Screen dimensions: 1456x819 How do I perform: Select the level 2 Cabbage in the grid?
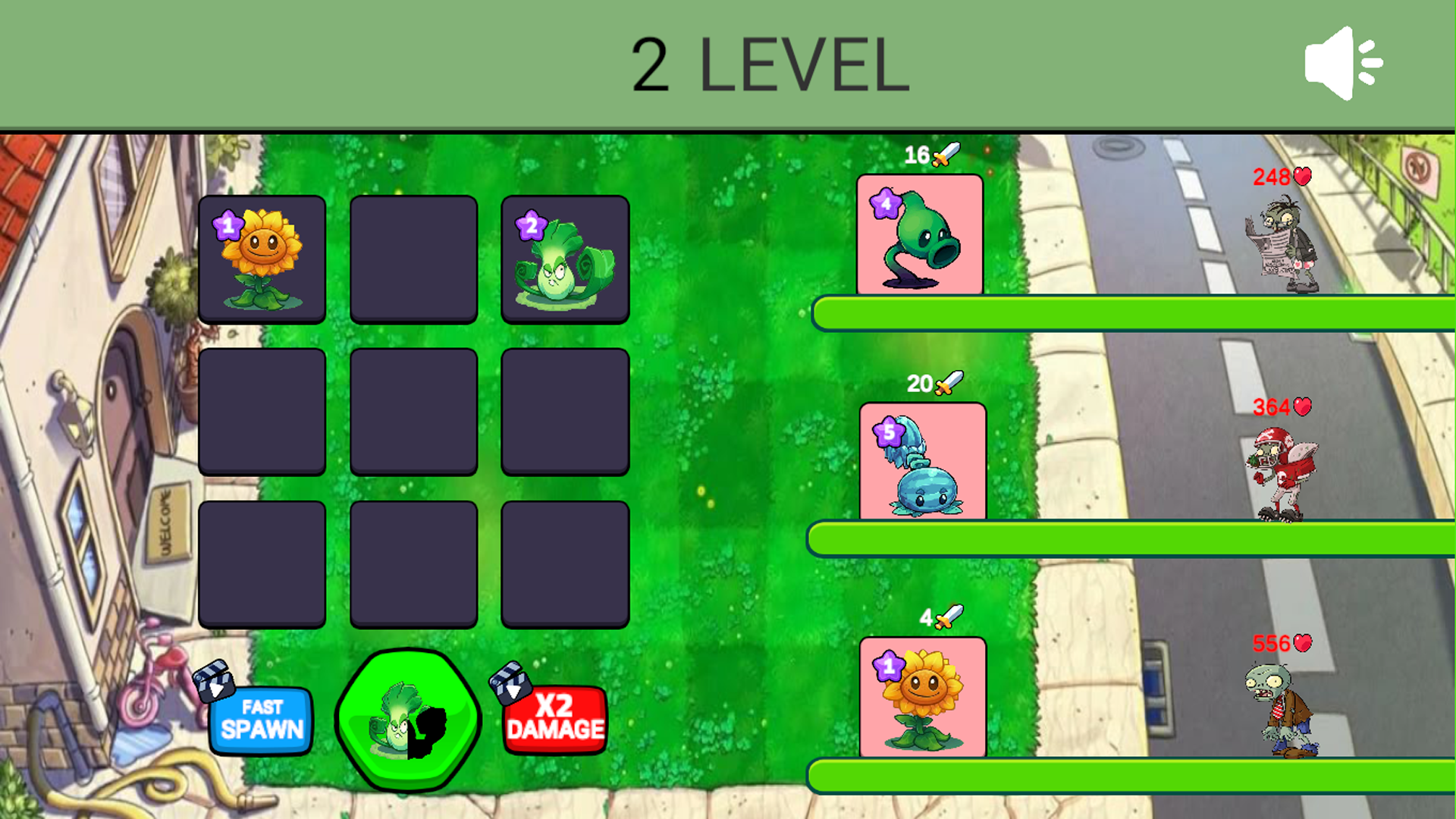coord(565,259)
